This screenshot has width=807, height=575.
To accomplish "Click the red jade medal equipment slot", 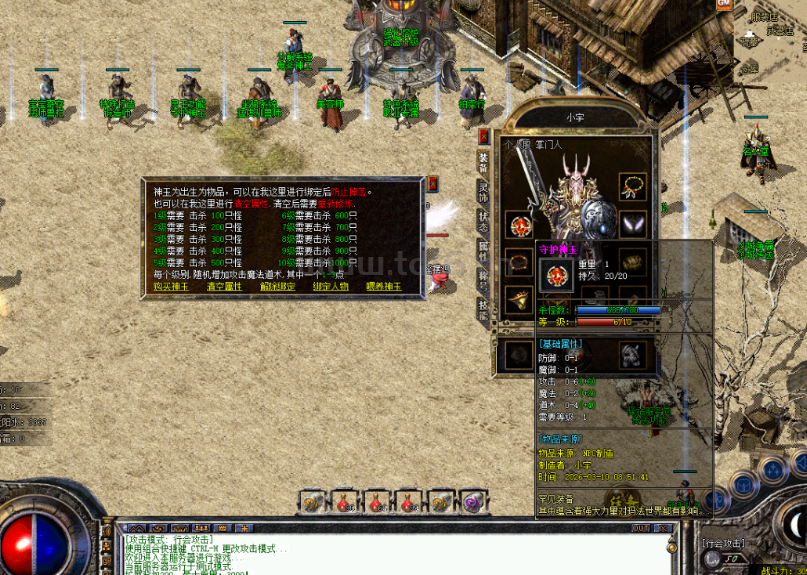I will (518, 224).
